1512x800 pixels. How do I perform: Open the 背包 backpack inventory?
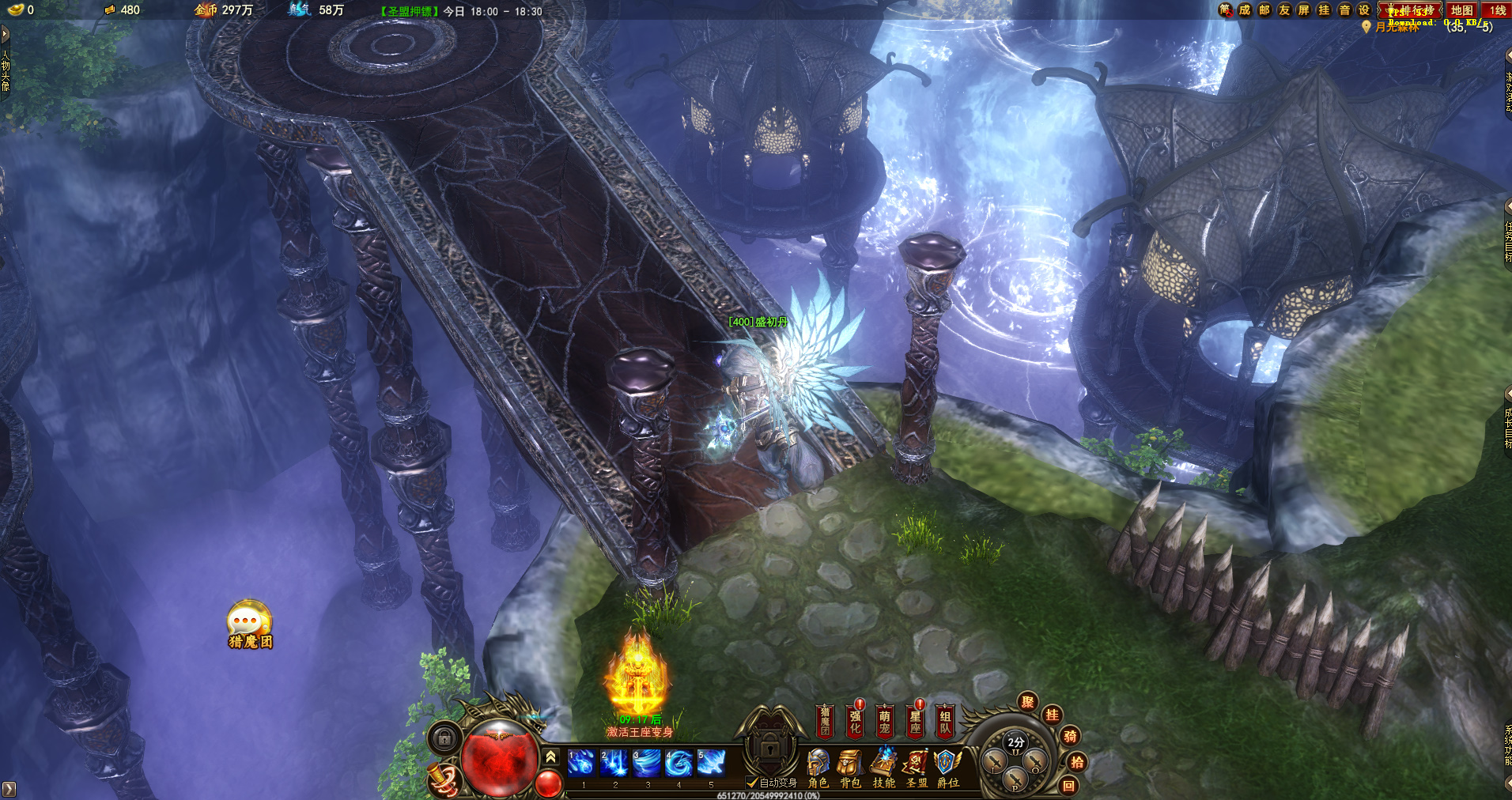tap(850, 768)
